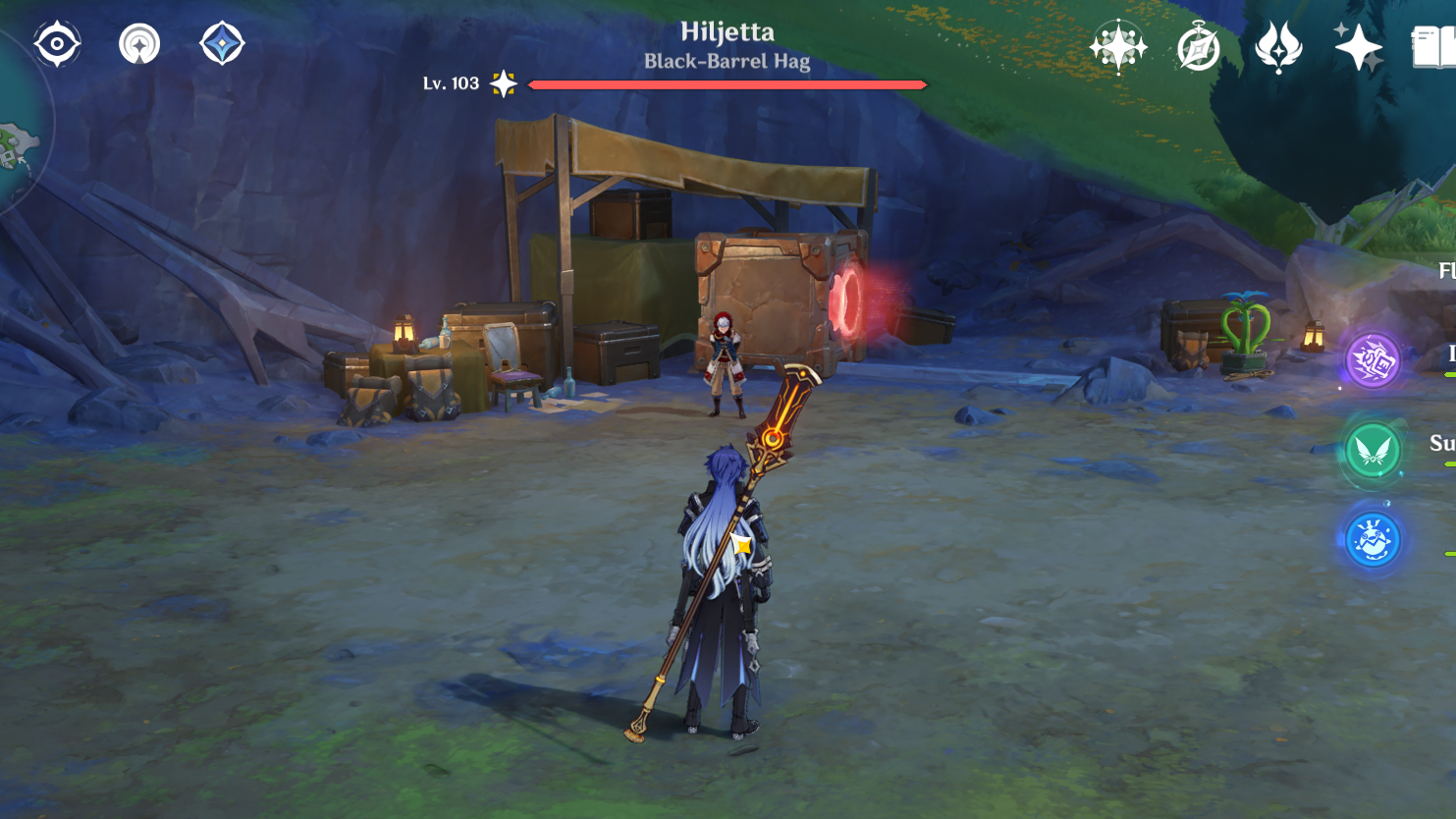Open the four-pointed star events icon
1456x819 pixels.
point(1118,46)
